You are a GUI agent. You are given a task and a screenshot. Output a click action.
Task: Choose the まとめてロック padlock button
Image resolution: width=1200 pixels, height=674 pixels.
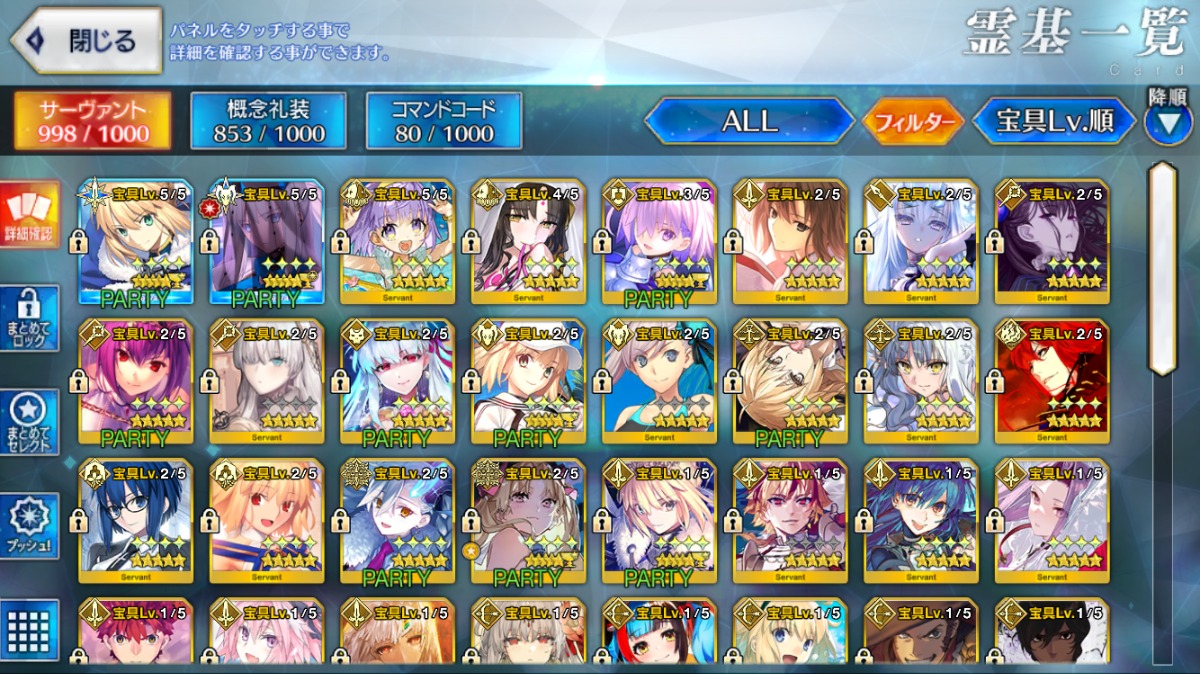click(29, 319)
